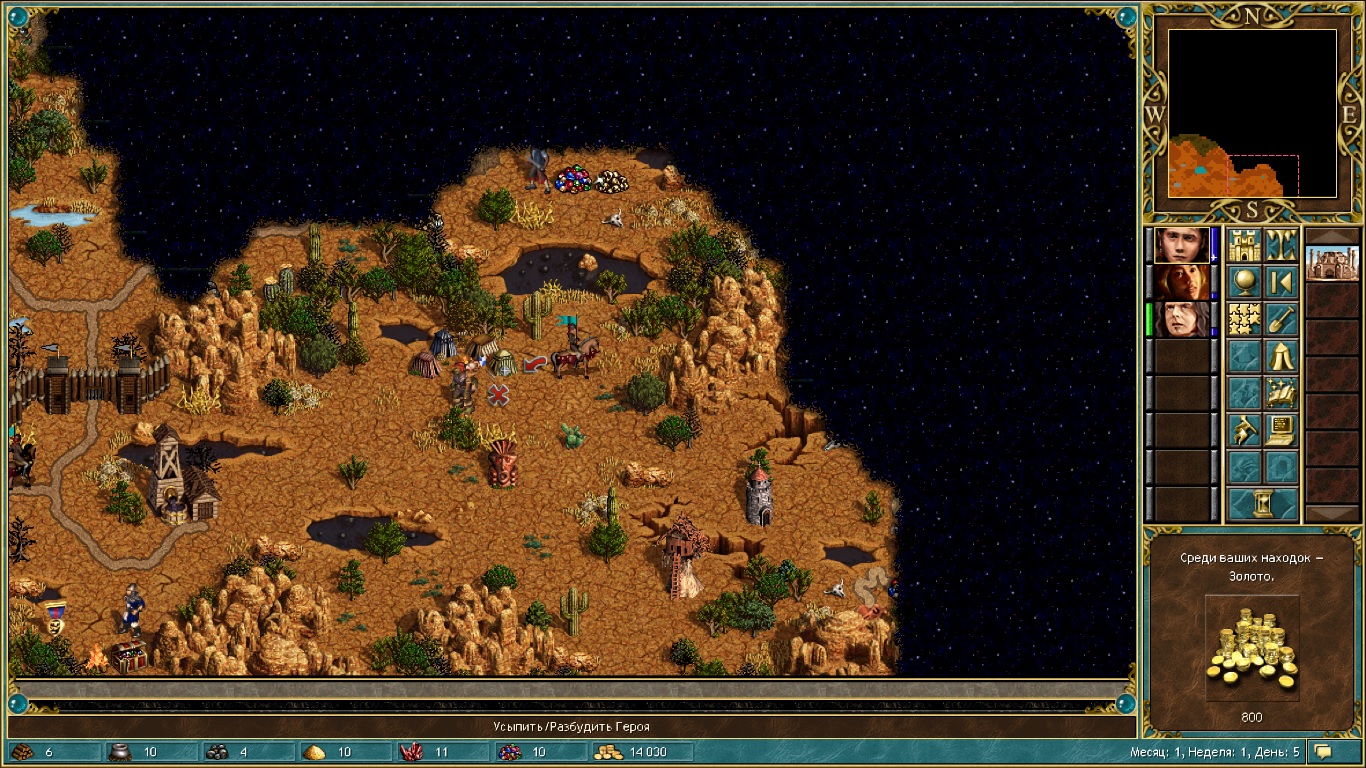Image resolution: width=1366 pixels, height=768 pixels.
Task: Toggle the underground/surface view button
Action: pyautogui.click(x=1281, y=245)
